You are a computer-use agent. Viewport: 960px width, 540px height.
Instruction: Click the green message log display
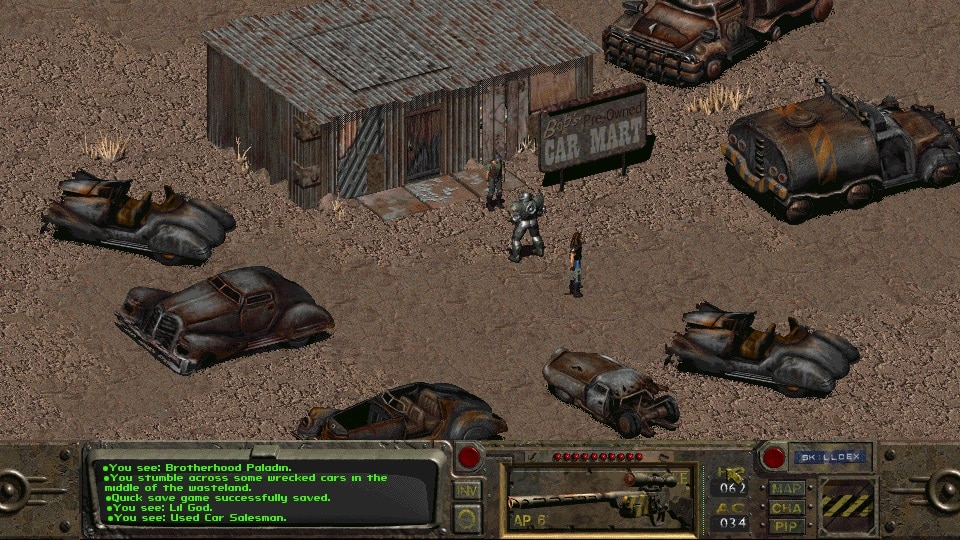click(x=265, y=492)
